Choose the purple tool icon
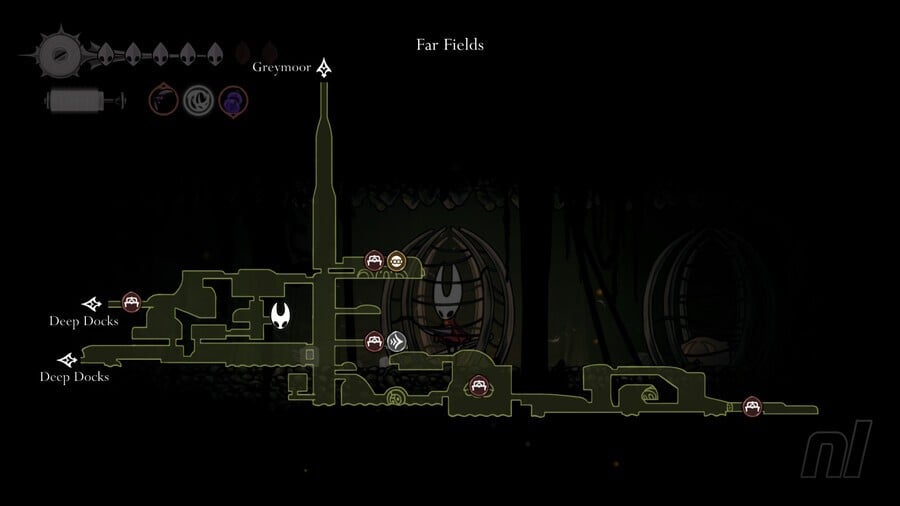Viewport: 900px width, 506px height. click(233, 100)
